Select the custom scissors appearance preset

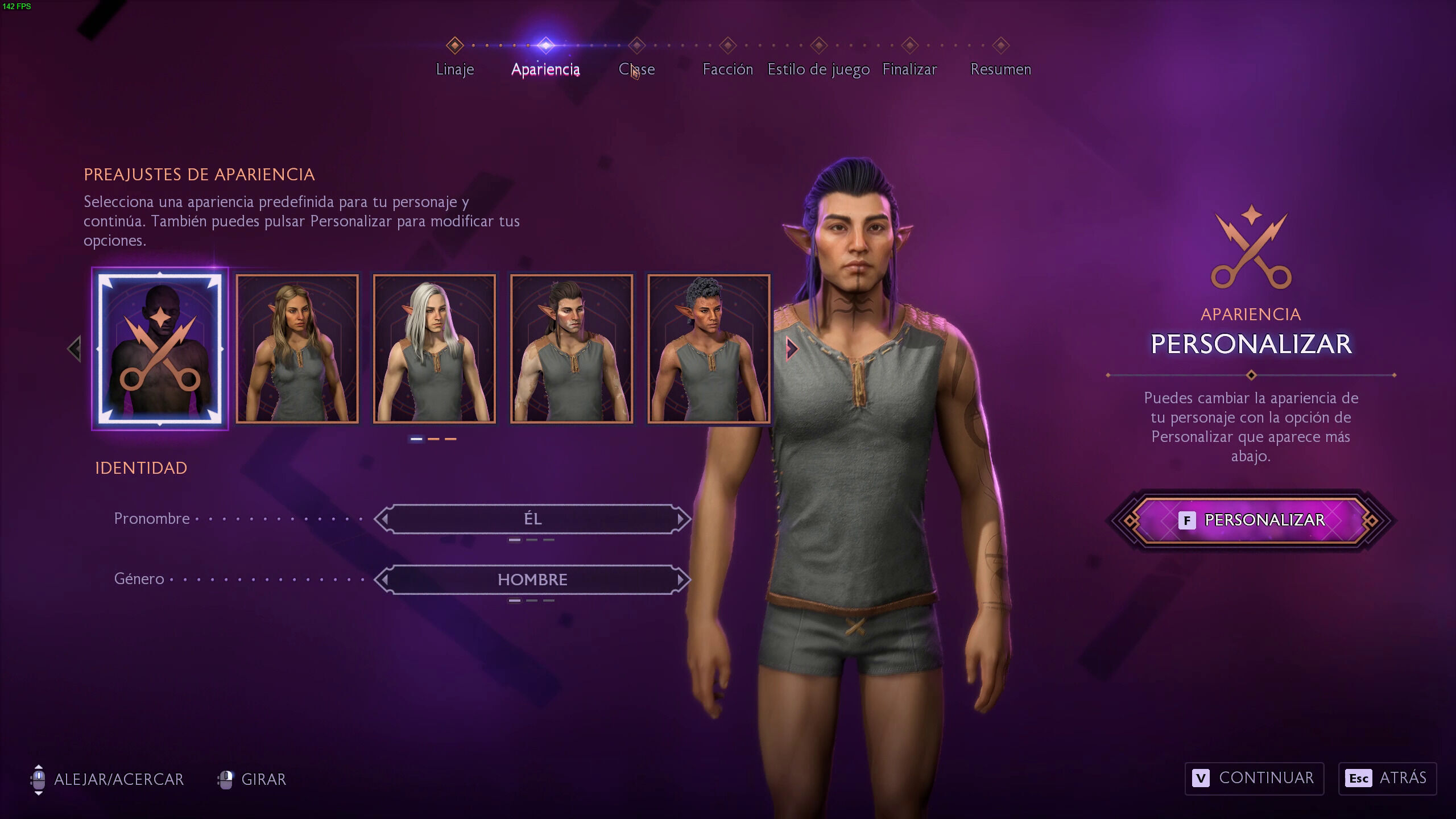click(160, 349)
